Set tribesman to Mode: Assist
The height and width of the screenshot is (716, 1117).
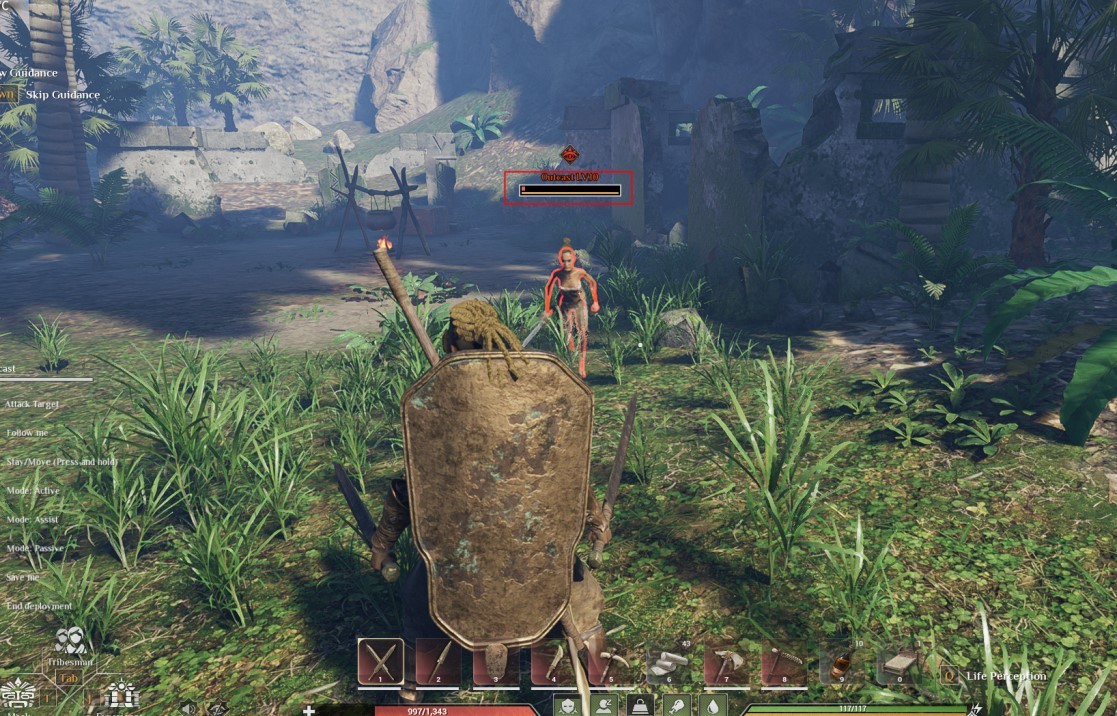pyautogui.click(x=33, y=520)
